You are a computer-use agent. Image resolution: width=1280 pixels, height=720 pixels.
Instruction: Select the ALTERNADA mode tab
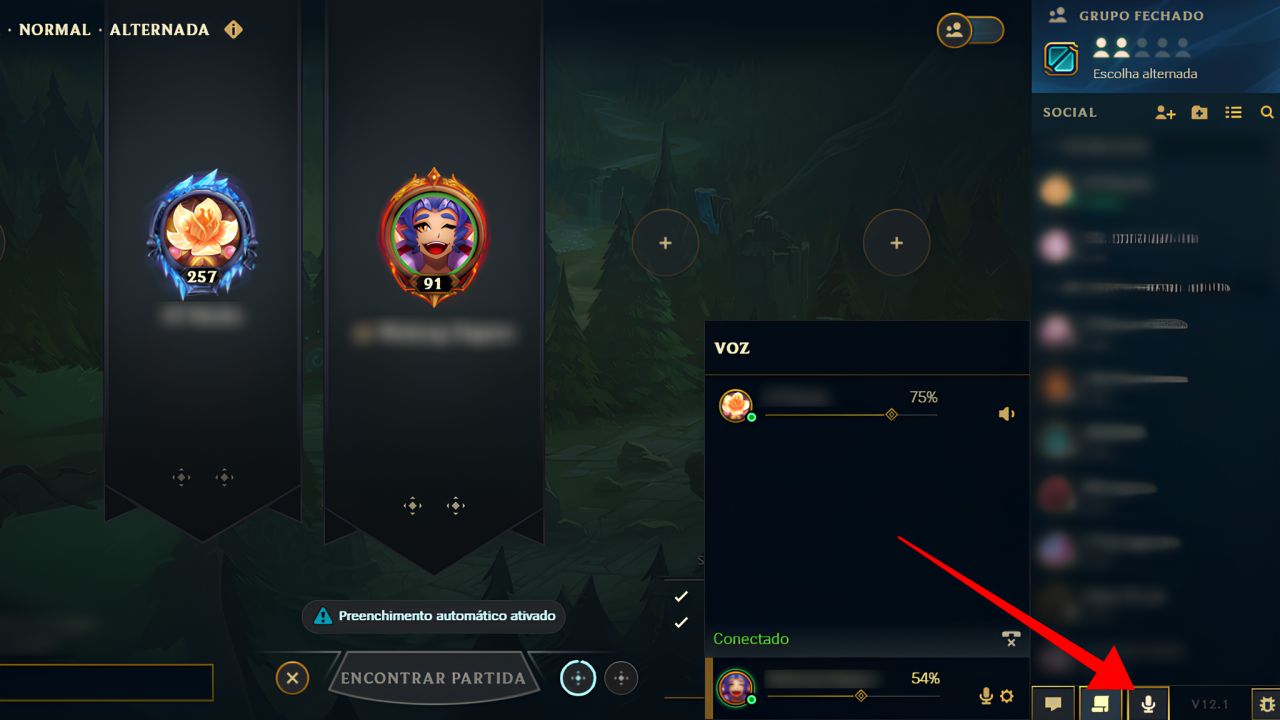[x=160, y=29]
